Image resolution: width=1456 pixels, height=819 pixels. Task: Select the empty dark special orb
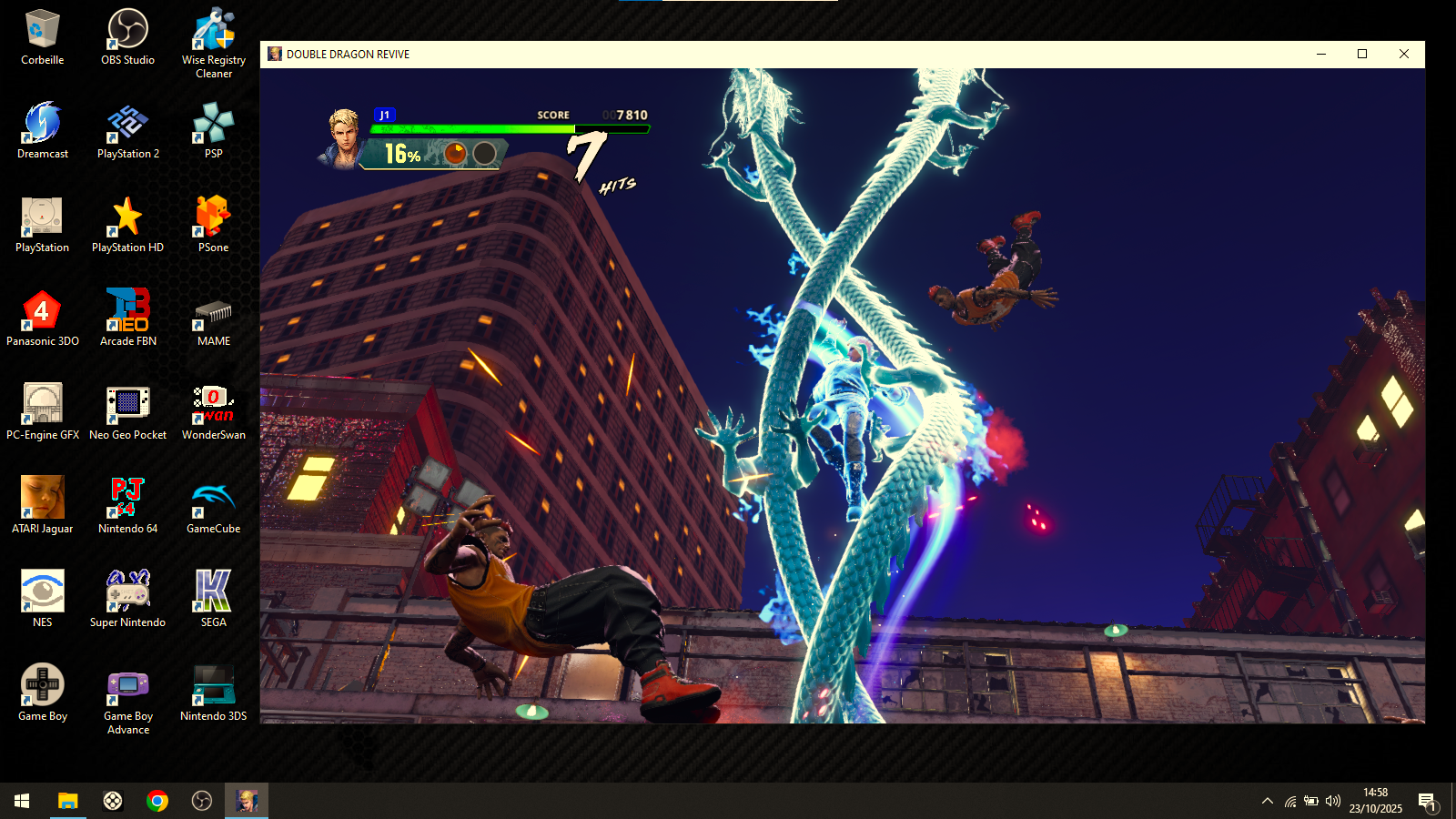point(485,154)
